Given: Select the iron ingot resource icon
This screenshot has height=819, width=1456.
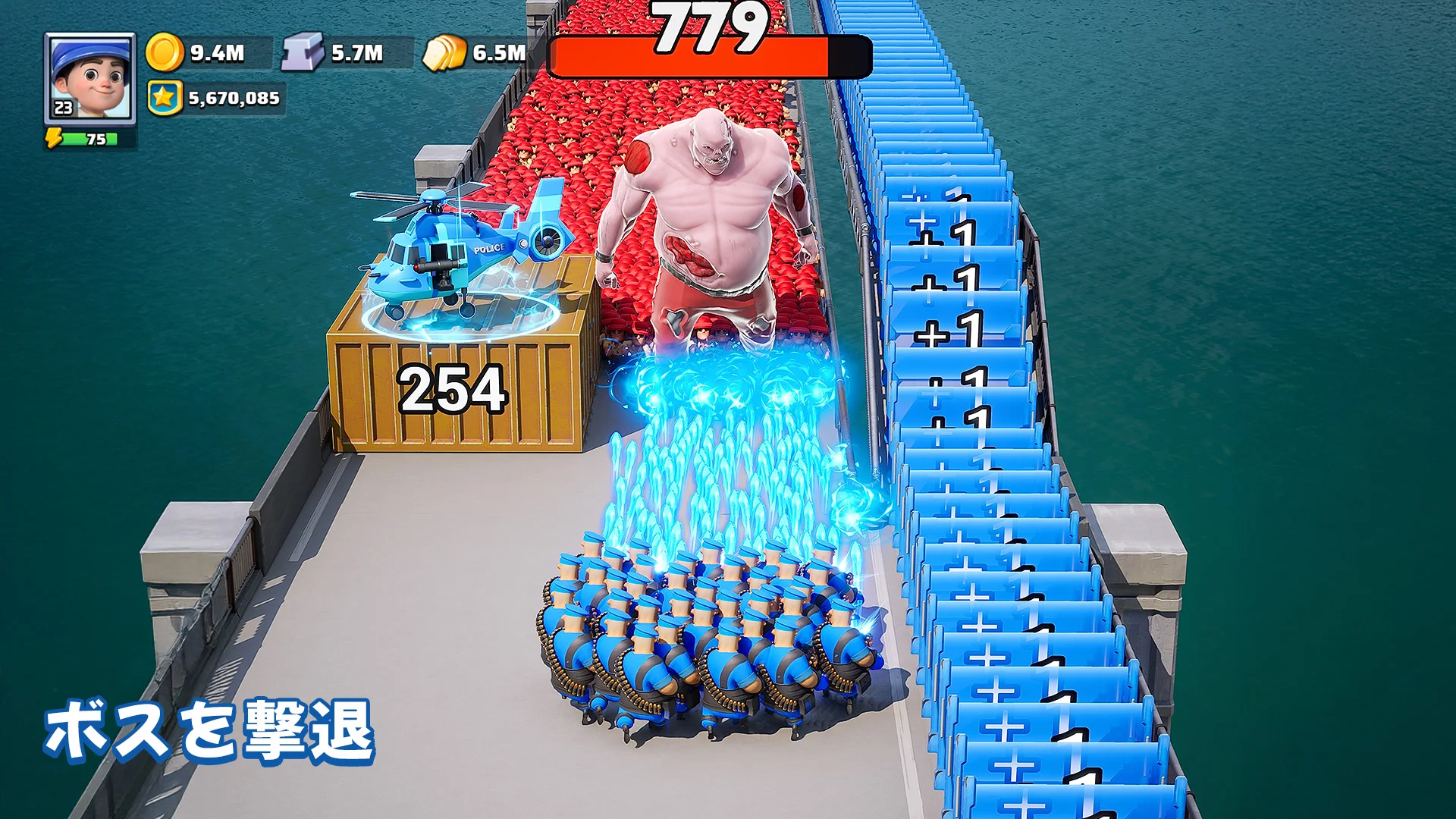Looking at the screenshot, I should (303, 52).
